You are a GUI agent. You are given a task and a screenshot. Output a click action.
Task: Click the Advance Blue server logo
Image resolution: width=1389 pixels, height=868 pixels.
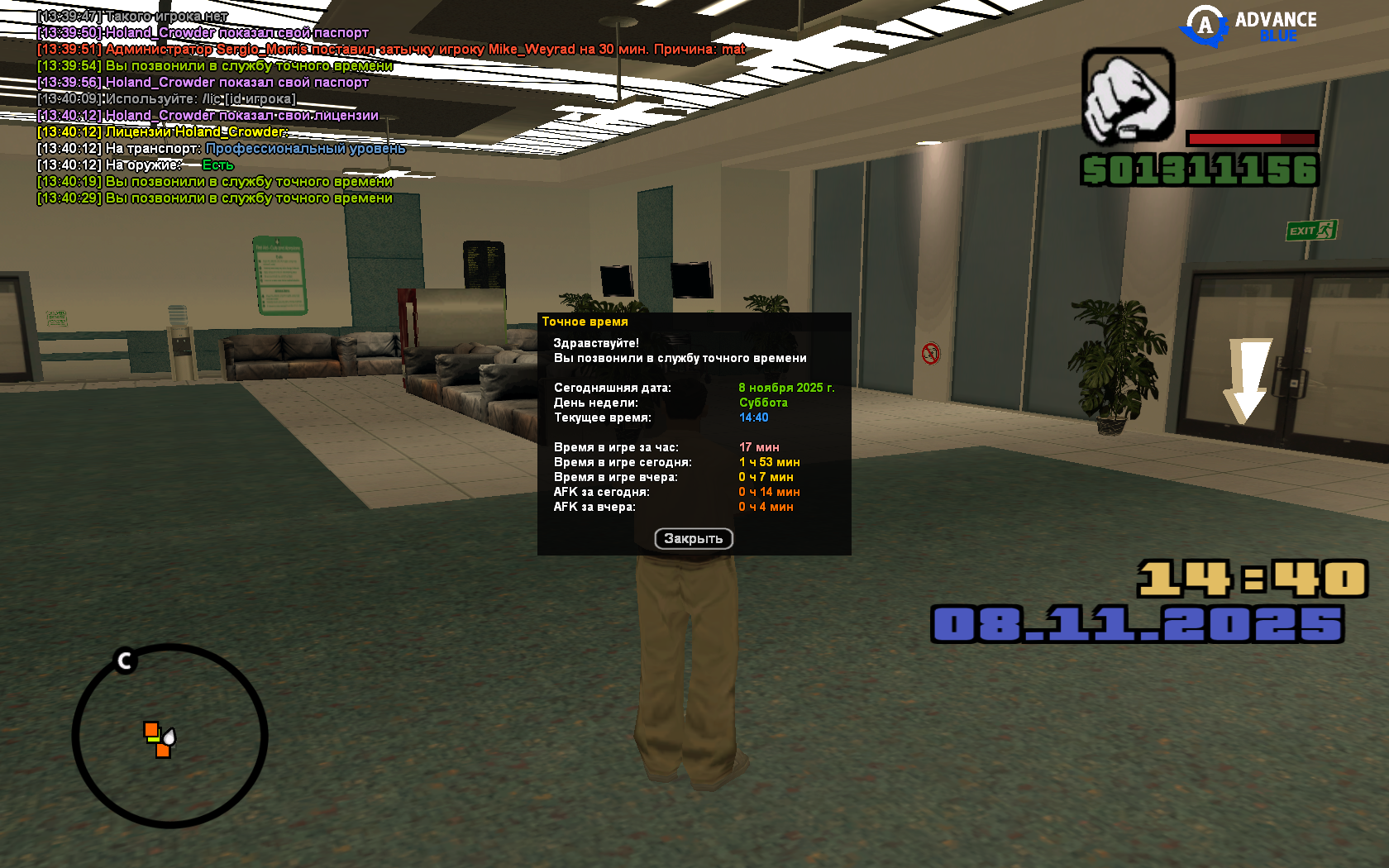coord(1248,26)
